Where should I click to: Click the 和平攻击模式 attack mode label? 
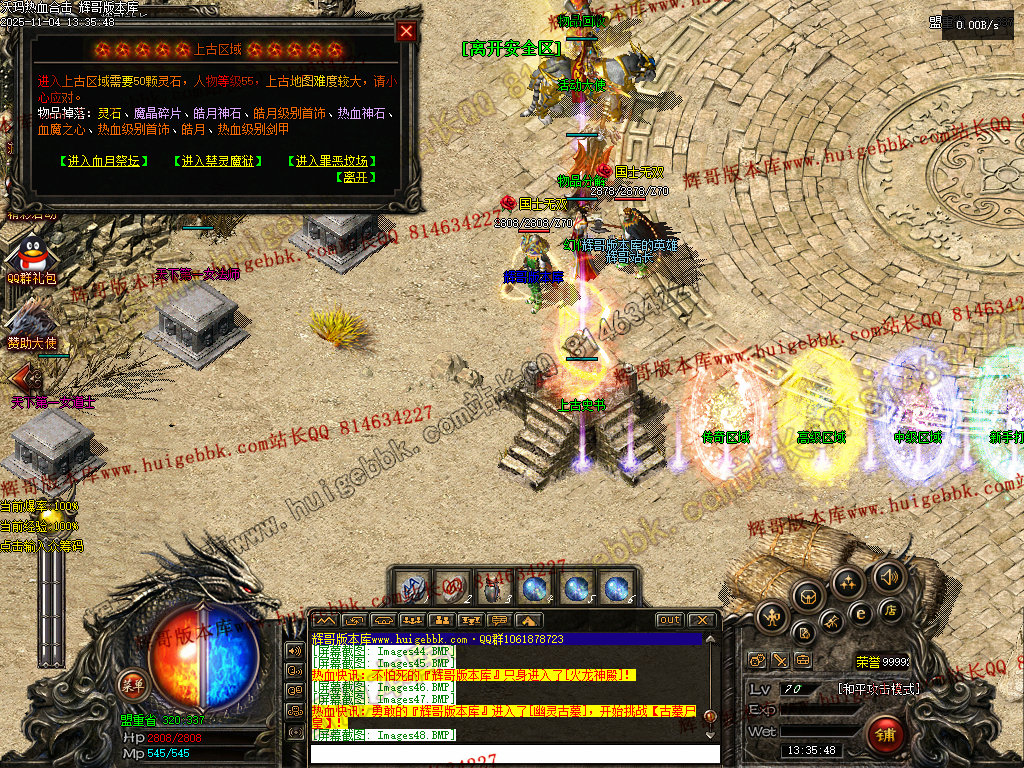click(x=878, y=689)
